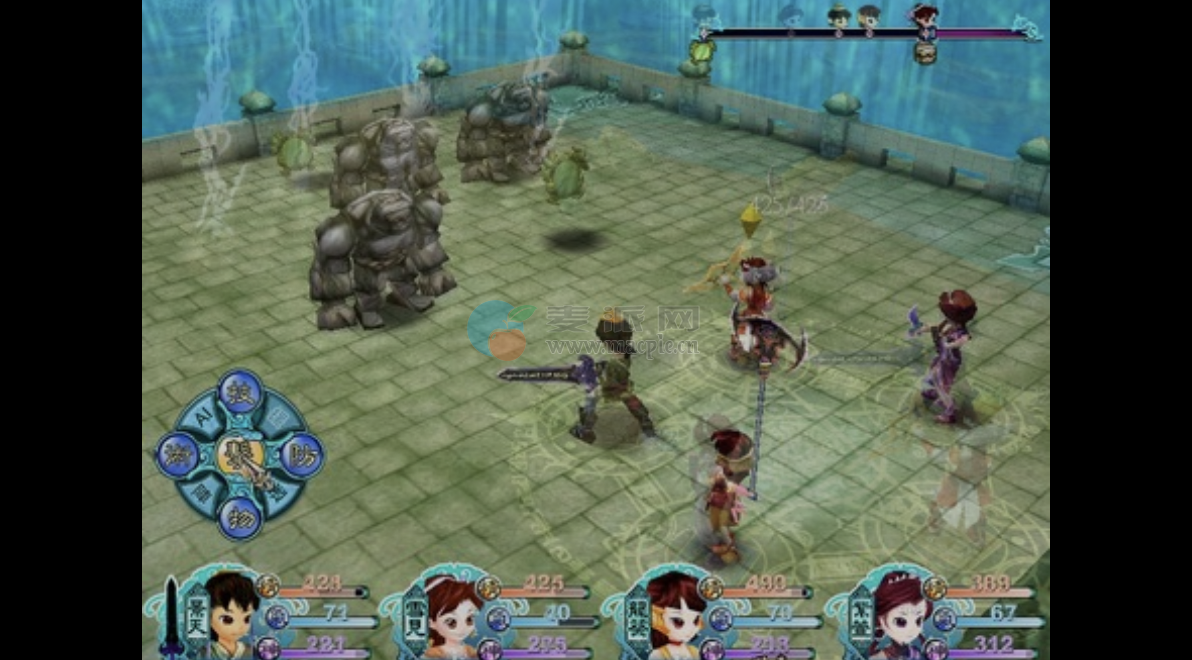This screenshot has width=1192, height=660.
Task: Choose the 防 defend command orb
Action: click(x=300, y=455)
